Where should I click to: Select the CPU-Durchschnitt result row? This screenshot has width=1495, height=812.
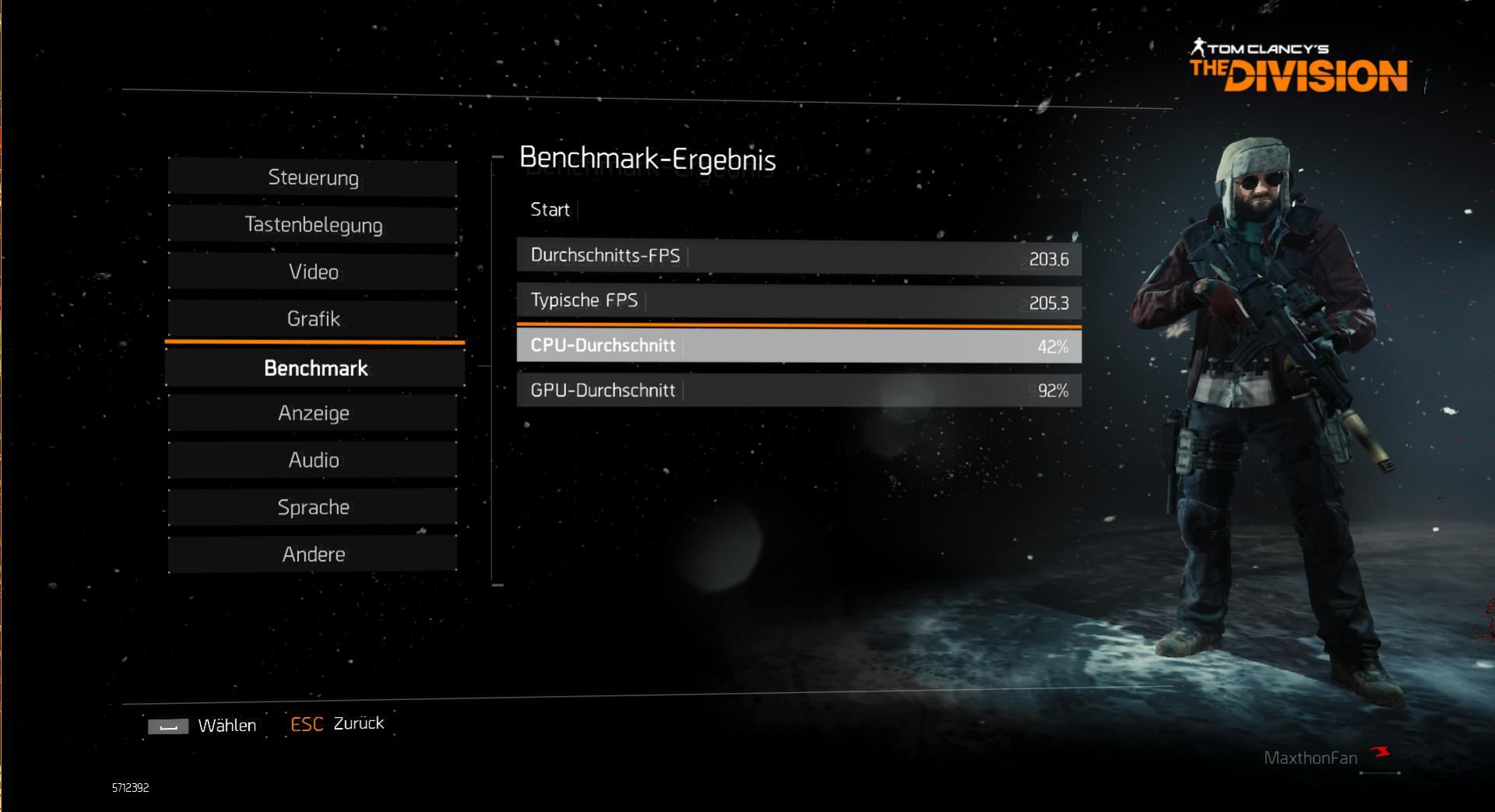tap(798, 346)
